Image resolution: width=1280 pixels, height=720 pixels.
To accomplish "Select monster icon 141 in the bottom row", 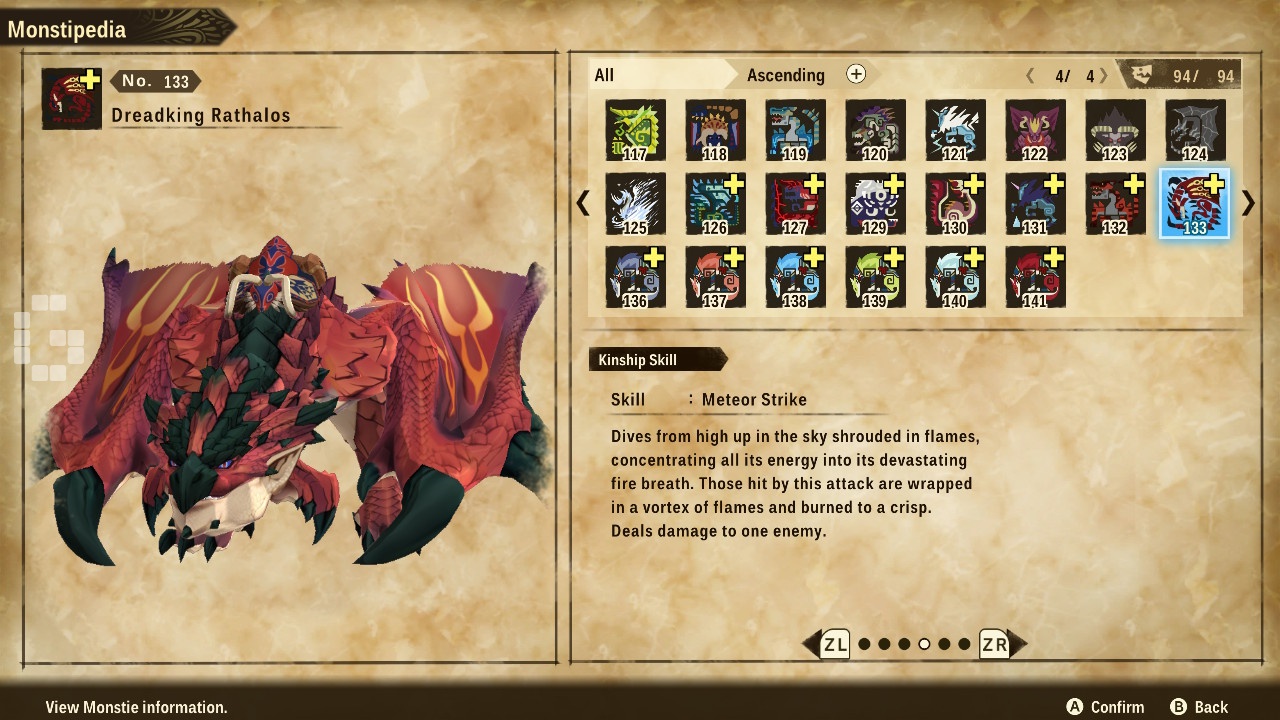I will point(1035,276).
